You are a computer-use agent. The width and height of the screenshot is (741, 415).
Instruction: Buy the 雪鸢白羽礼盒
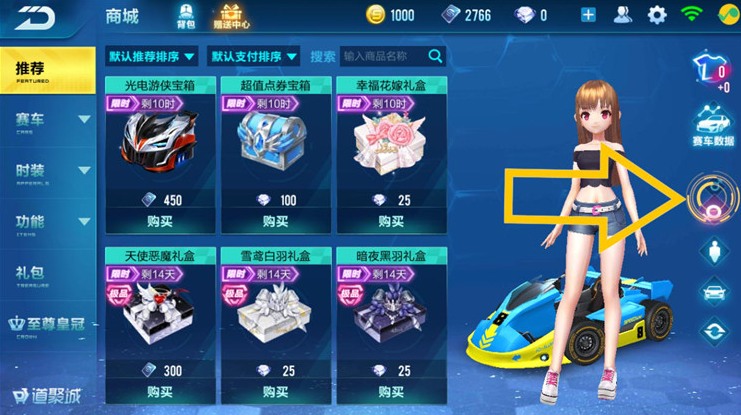coord(274,394)
